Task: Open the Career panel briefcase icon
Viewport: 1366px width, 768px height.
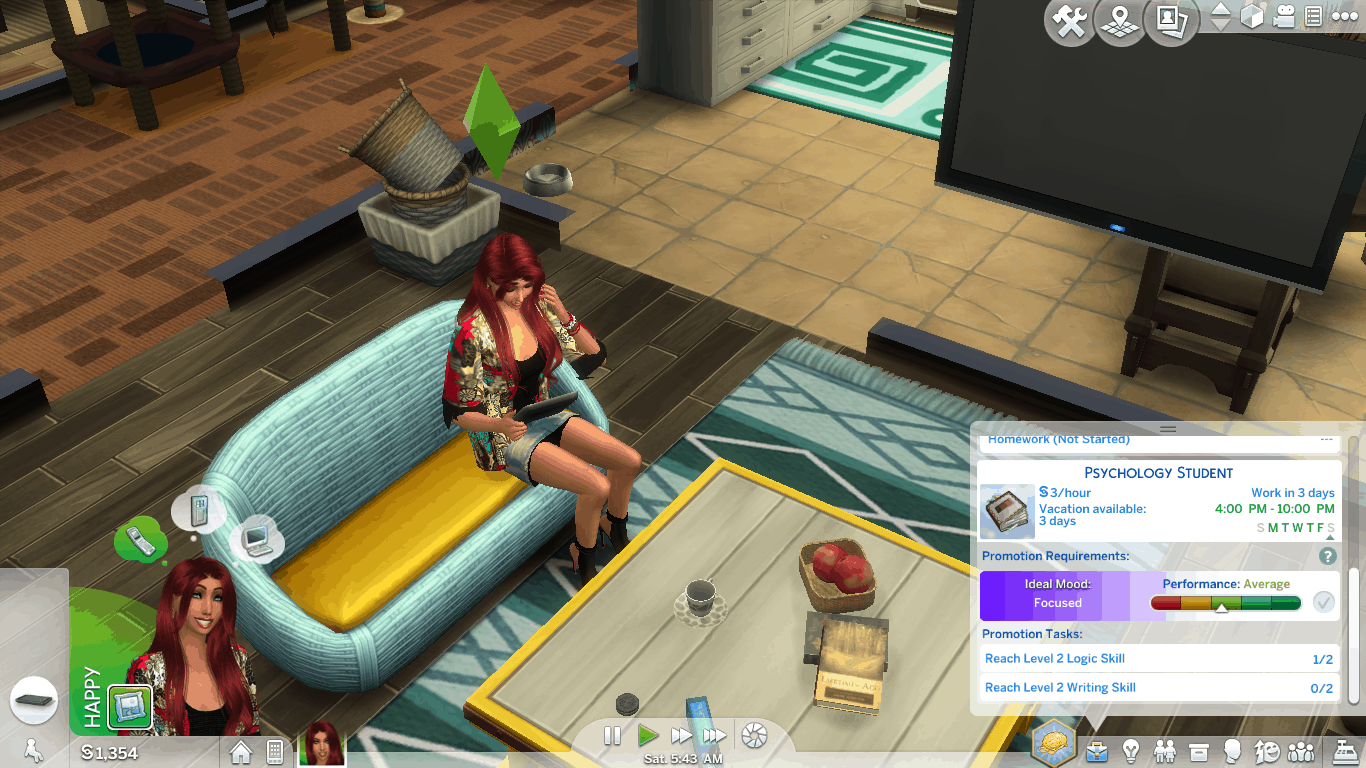Action: pos(1098,750)
